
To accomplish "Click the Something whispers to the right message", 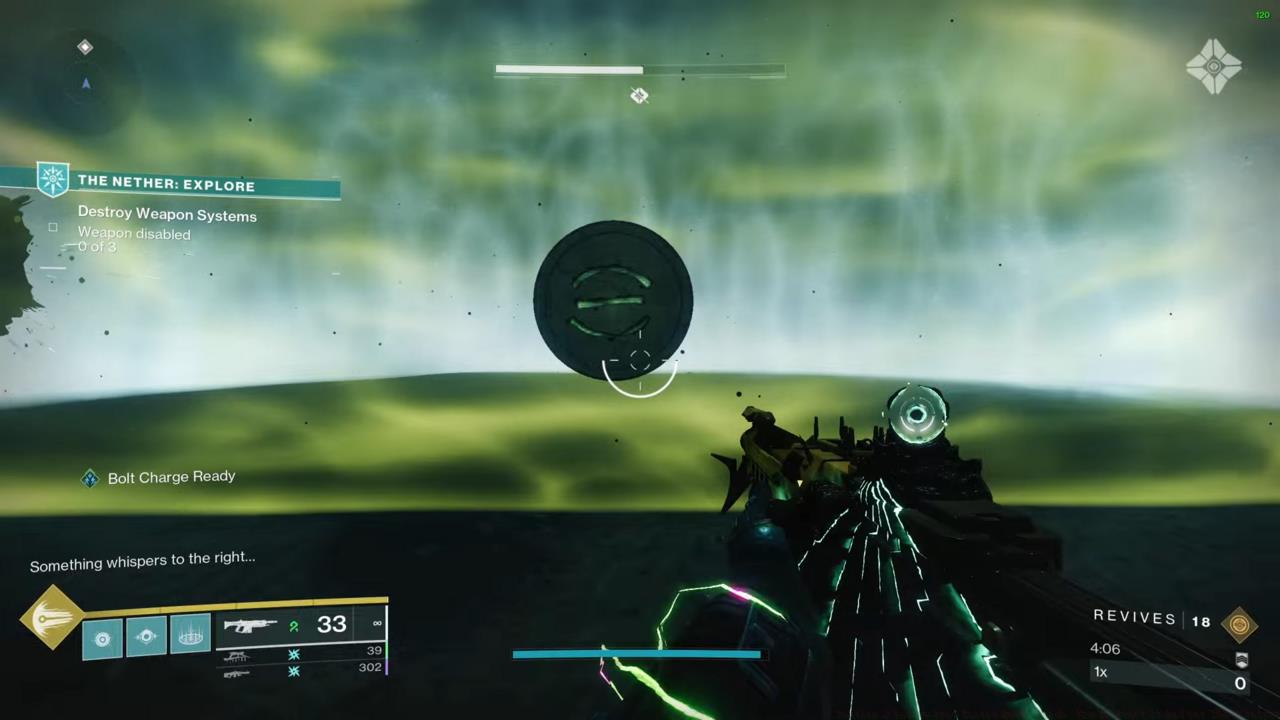I will tap(142, 560).
